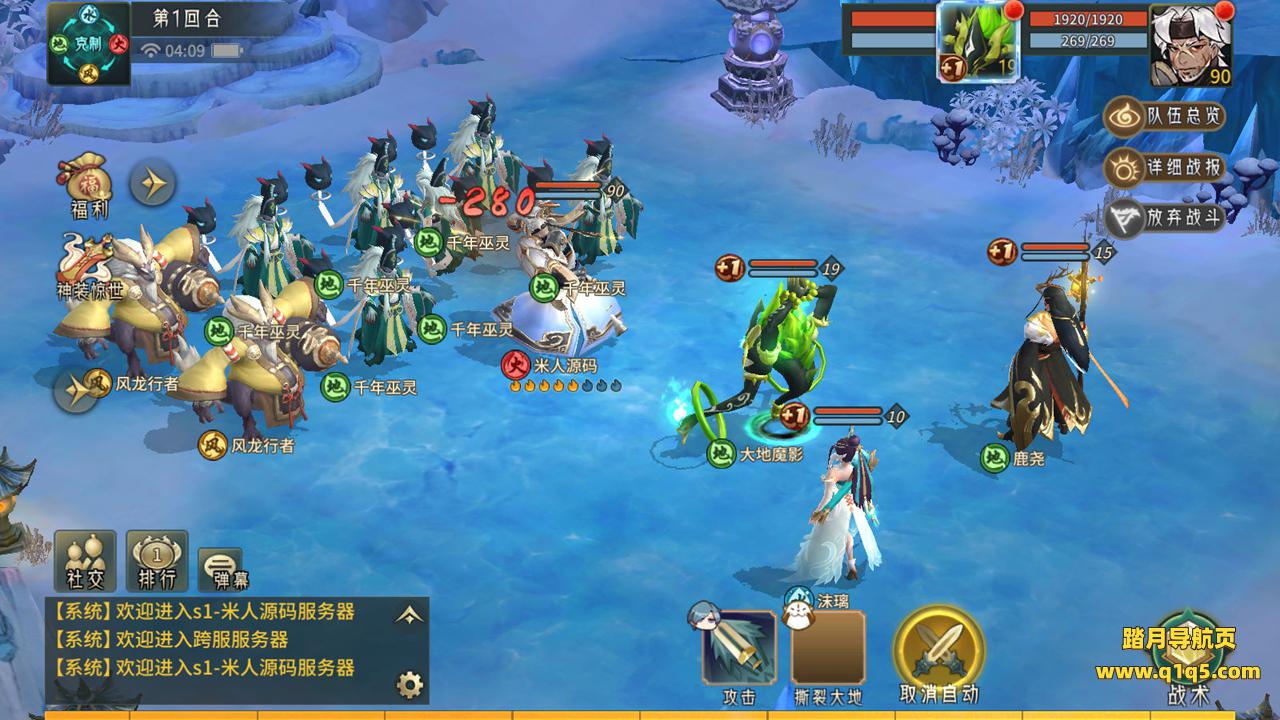Click the arrow button beside 福利
This screenshot has width=1280, height=720.
coord(153,183)
